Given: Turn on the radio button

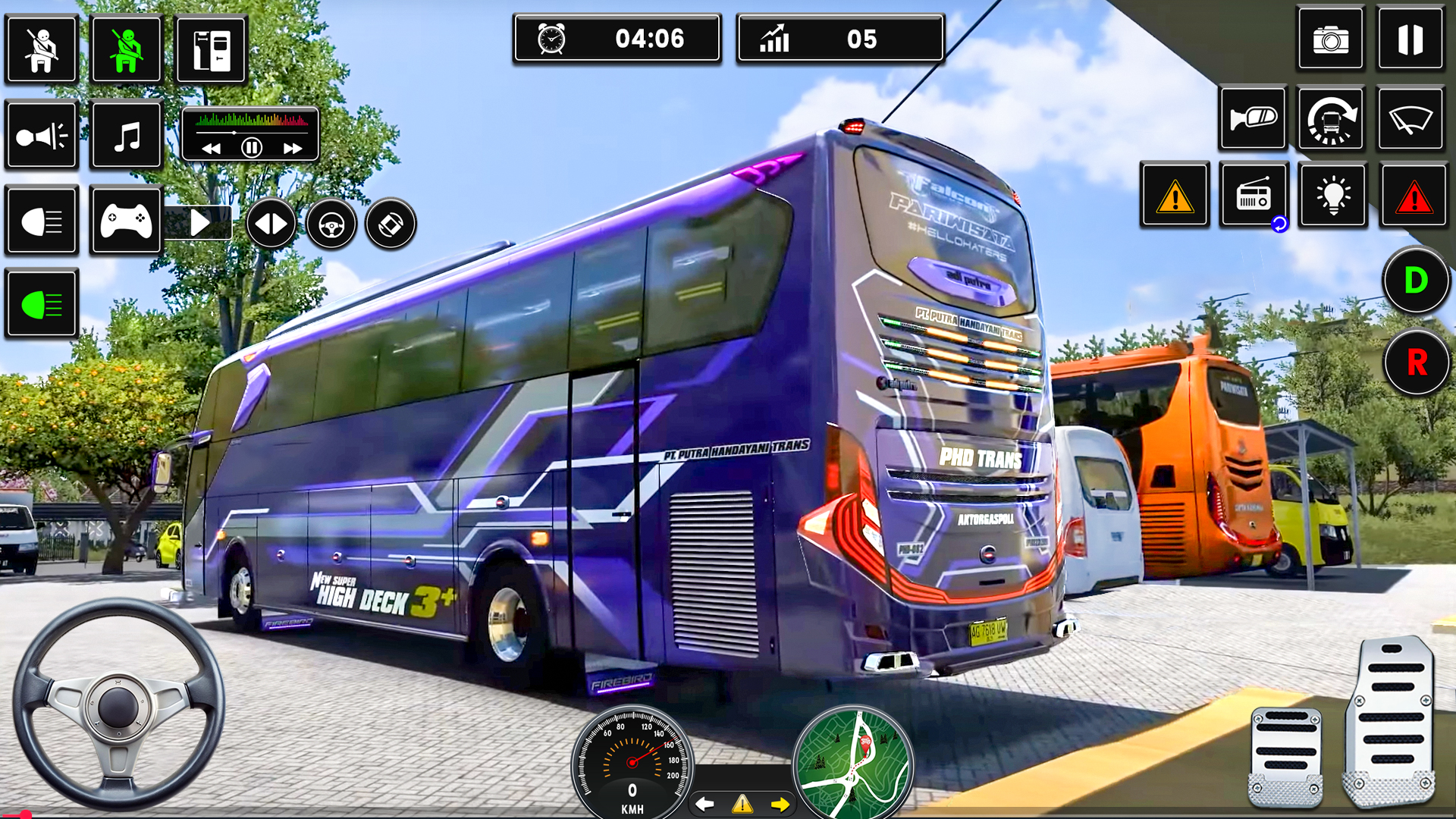Looking at the screenshot, I should click(x=1253, y=196).
